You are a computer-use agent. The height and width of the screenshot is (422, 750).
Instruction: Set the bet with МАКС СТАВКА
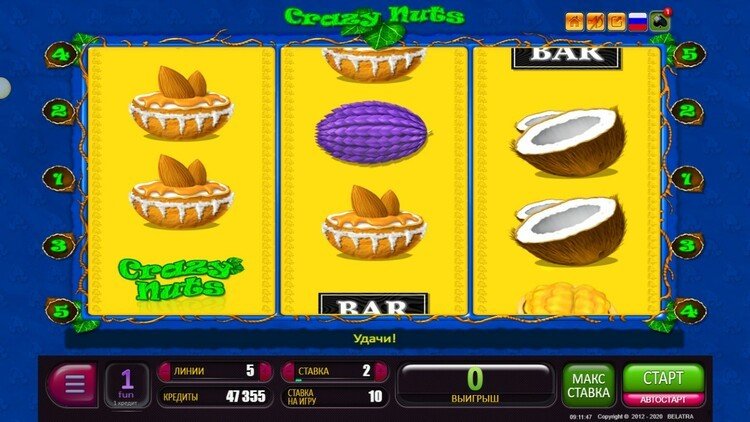pyautogui.click(x=588, y=384)
